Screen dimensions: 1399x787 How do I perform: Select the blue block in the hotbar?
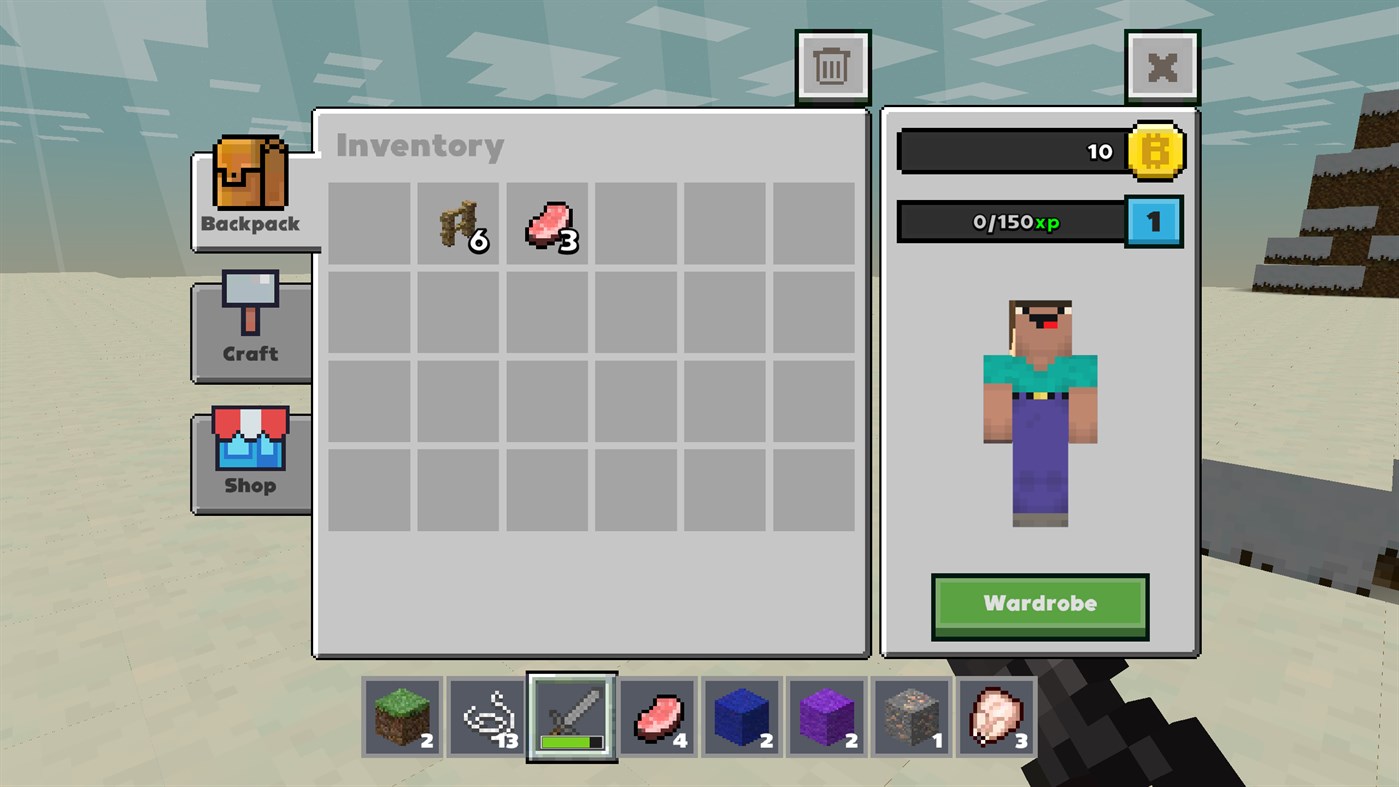click(x=741, y=717)
